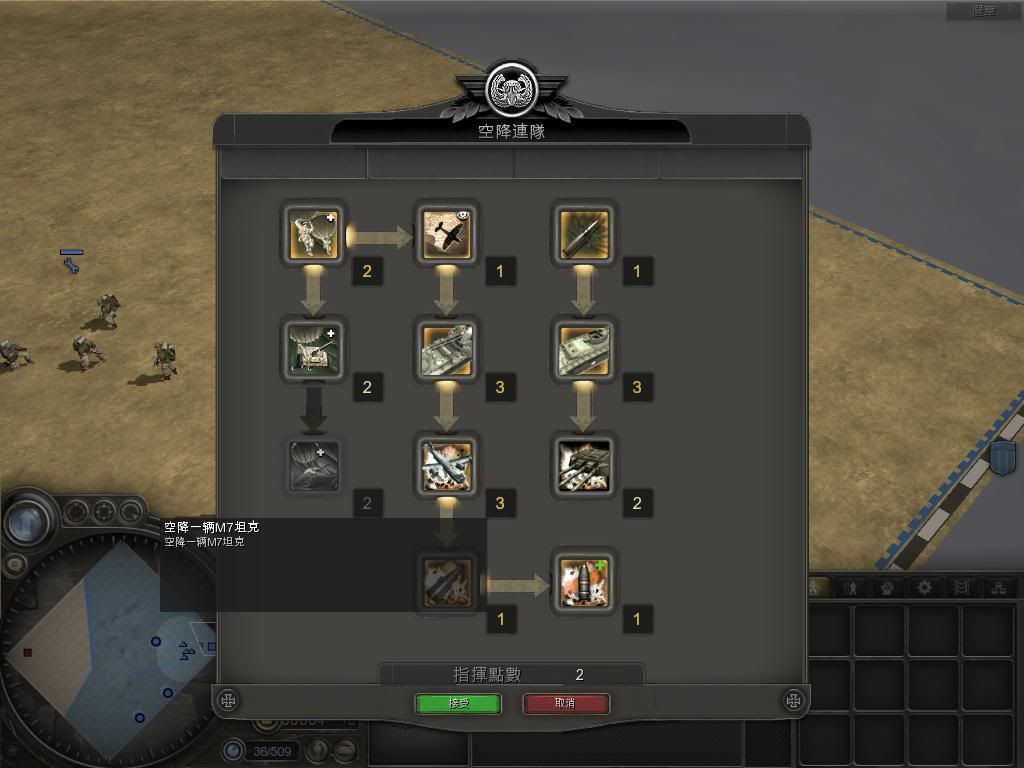Select the greyed-out parachute drop icon
The height and width of the screenshot is (768, 1024).
[x=314, y=466]
